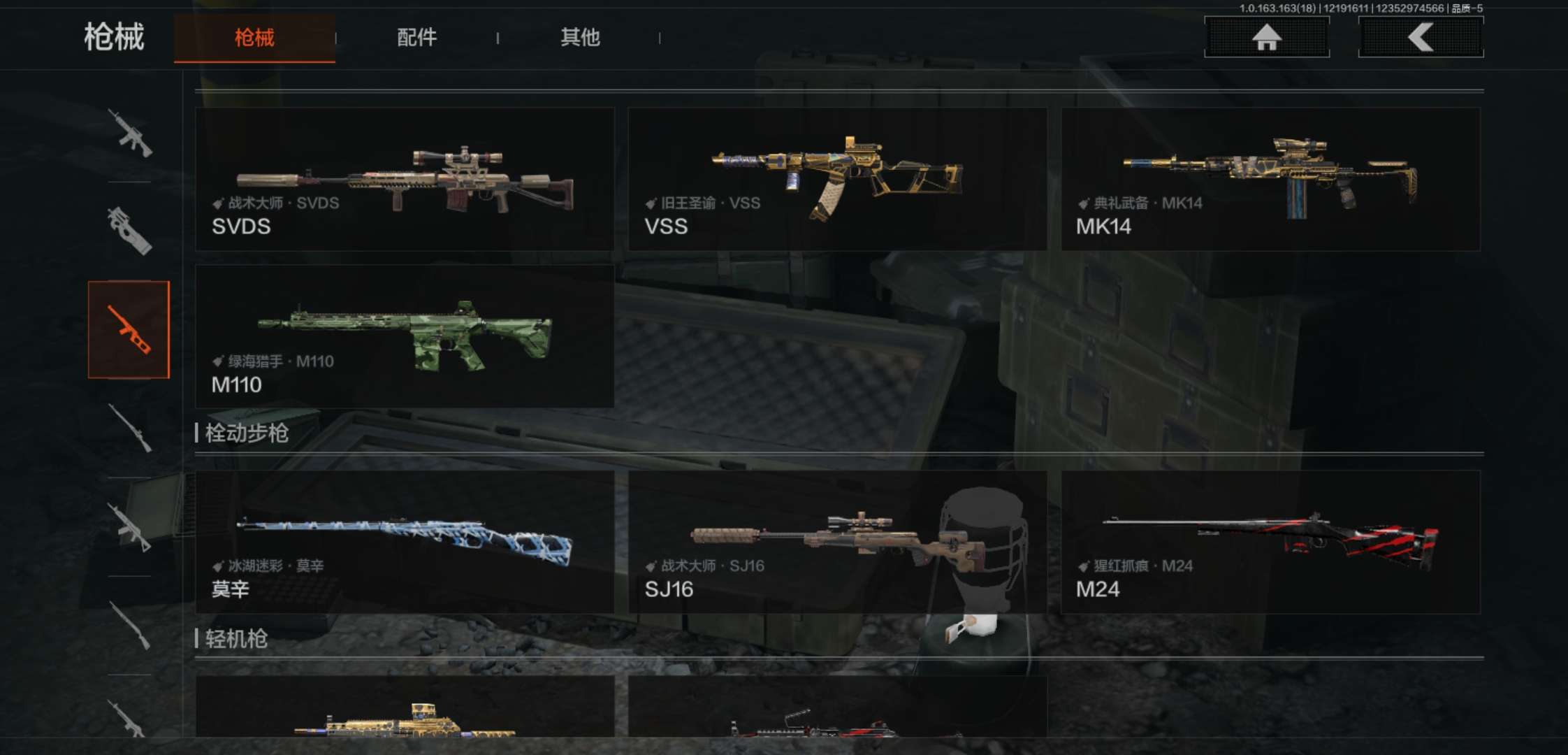
Task: Open the 配件 tab
Action: tap(416, 38)
